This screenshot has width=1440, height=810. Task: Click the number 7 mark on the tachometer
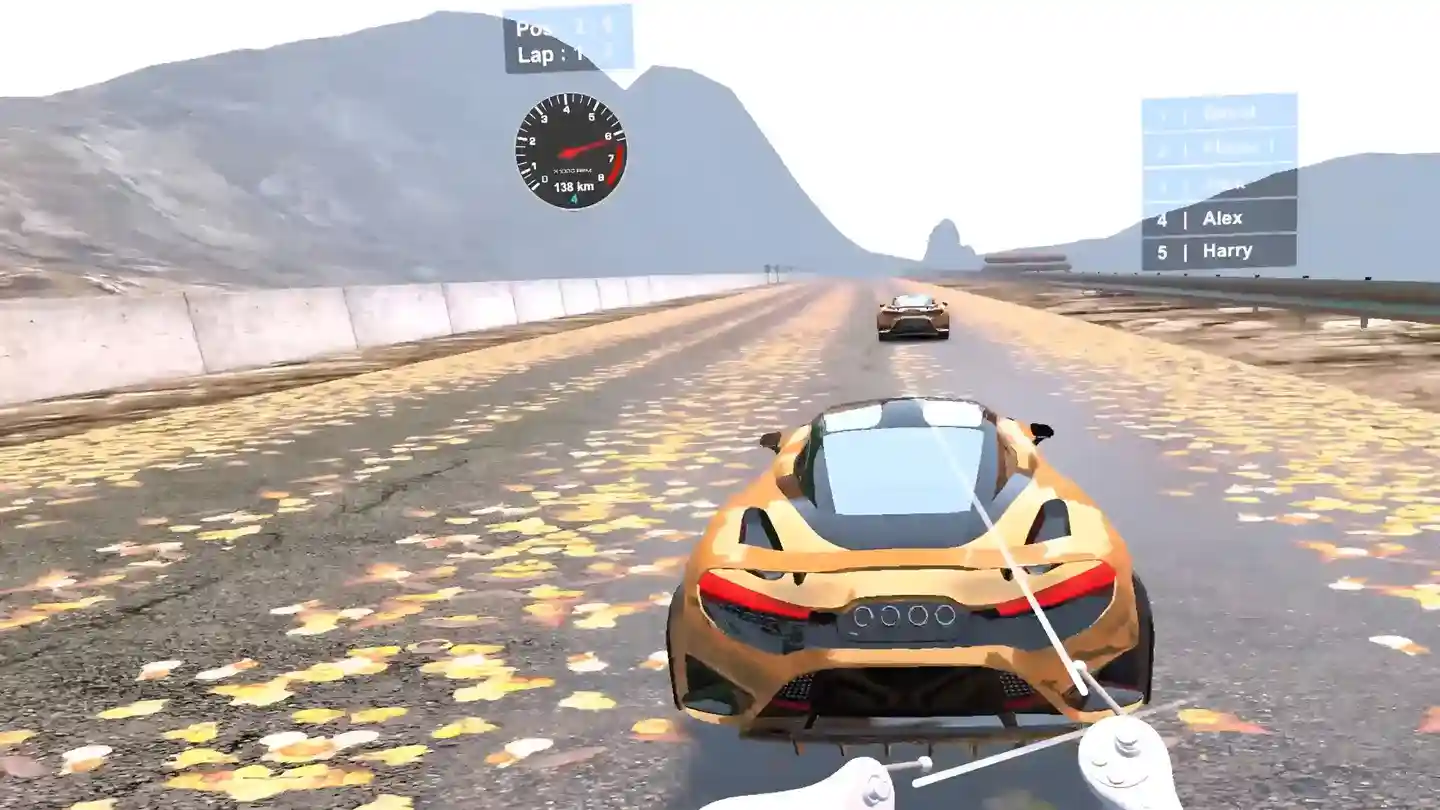click(611, 158)
